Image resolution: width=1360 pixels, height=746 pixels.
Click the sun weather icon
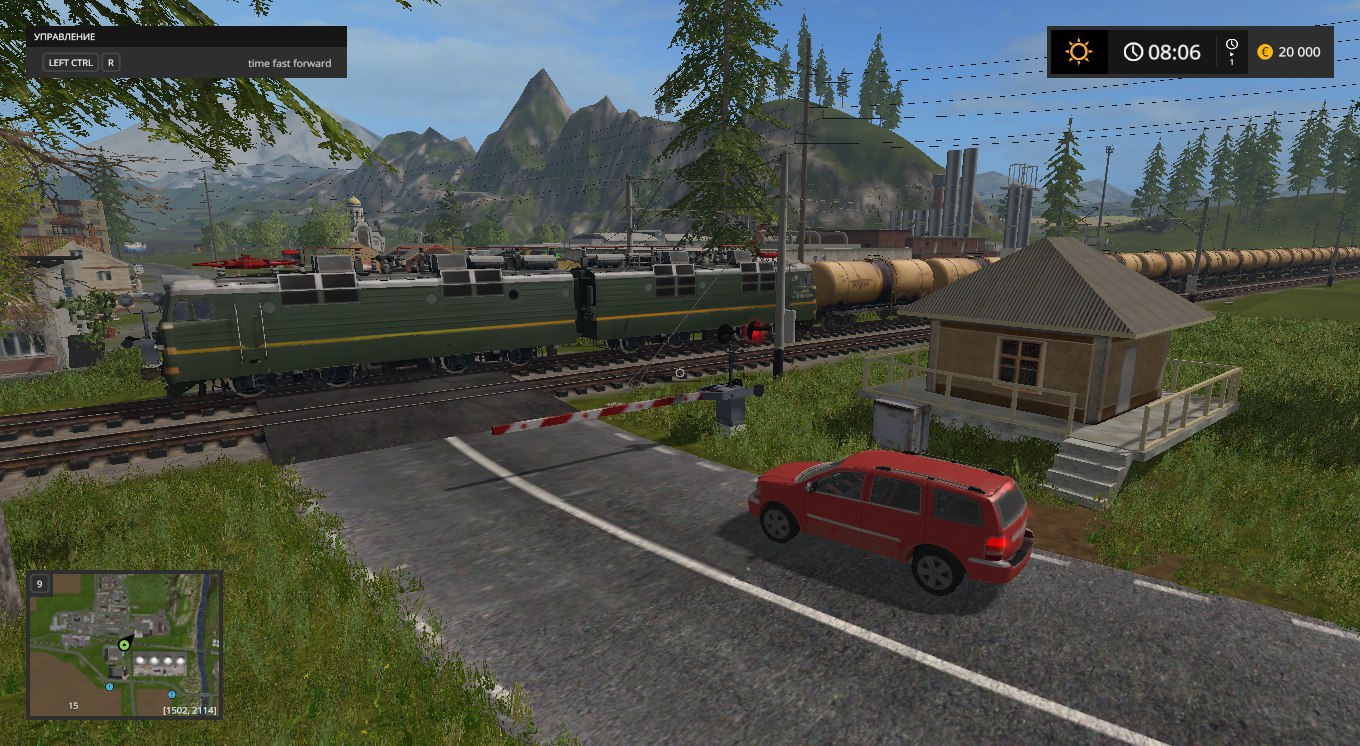1078,52
